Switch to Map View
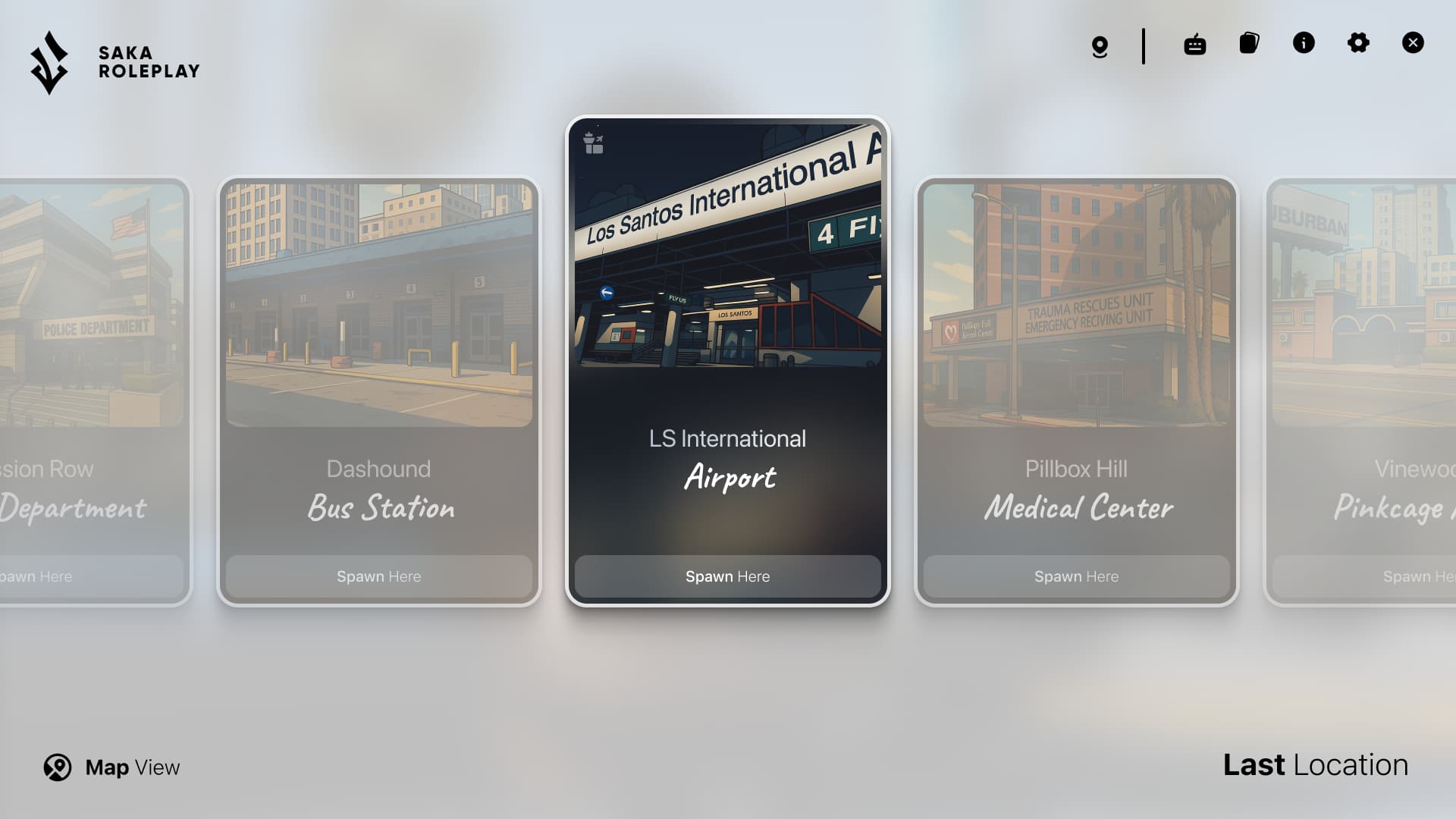This screenshot has width=1456, height=819. [x=111, y=767]
